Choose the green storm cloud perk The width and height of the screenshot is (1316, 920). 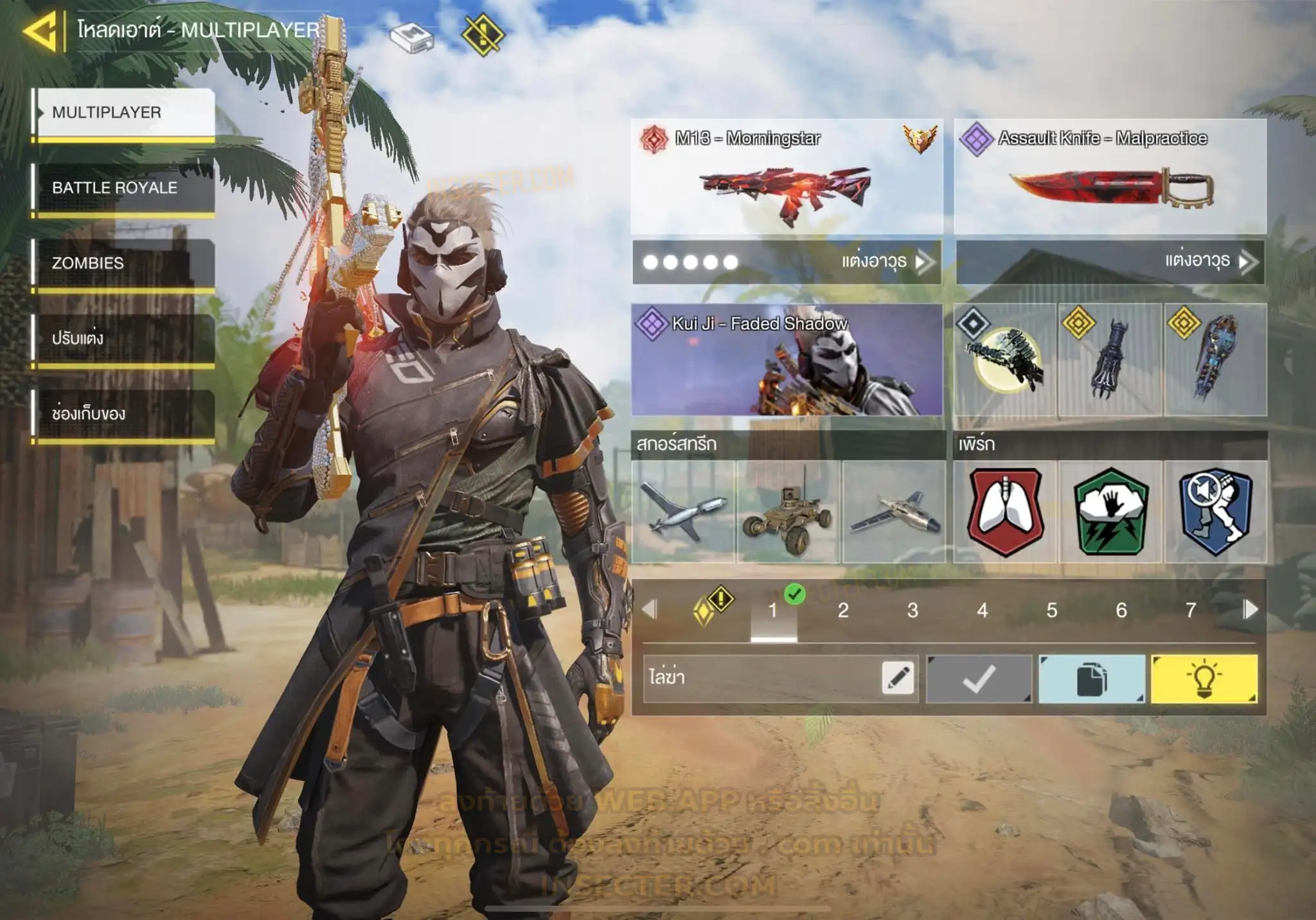tap(1110, 512)
